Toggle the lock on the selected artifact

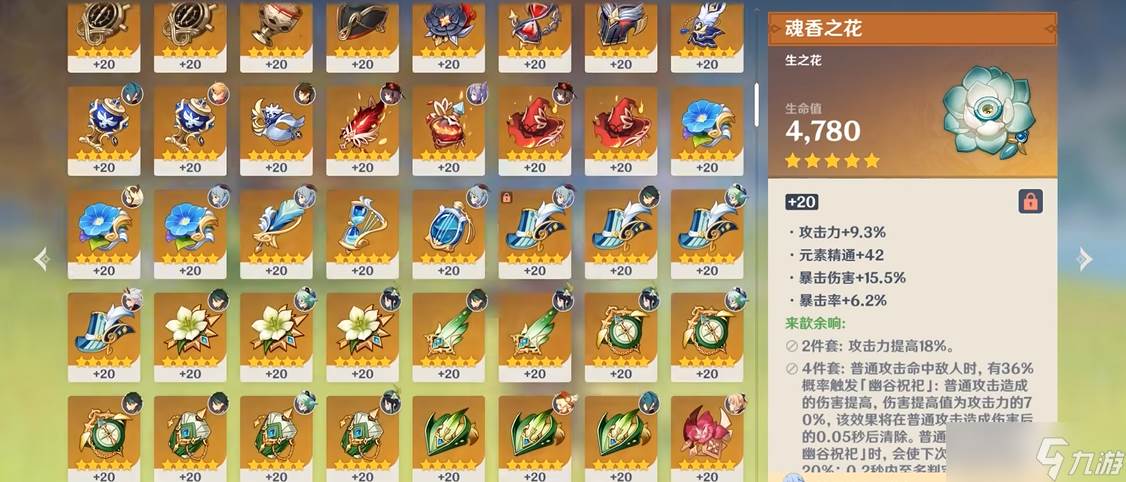click(x=1029, y=201)
